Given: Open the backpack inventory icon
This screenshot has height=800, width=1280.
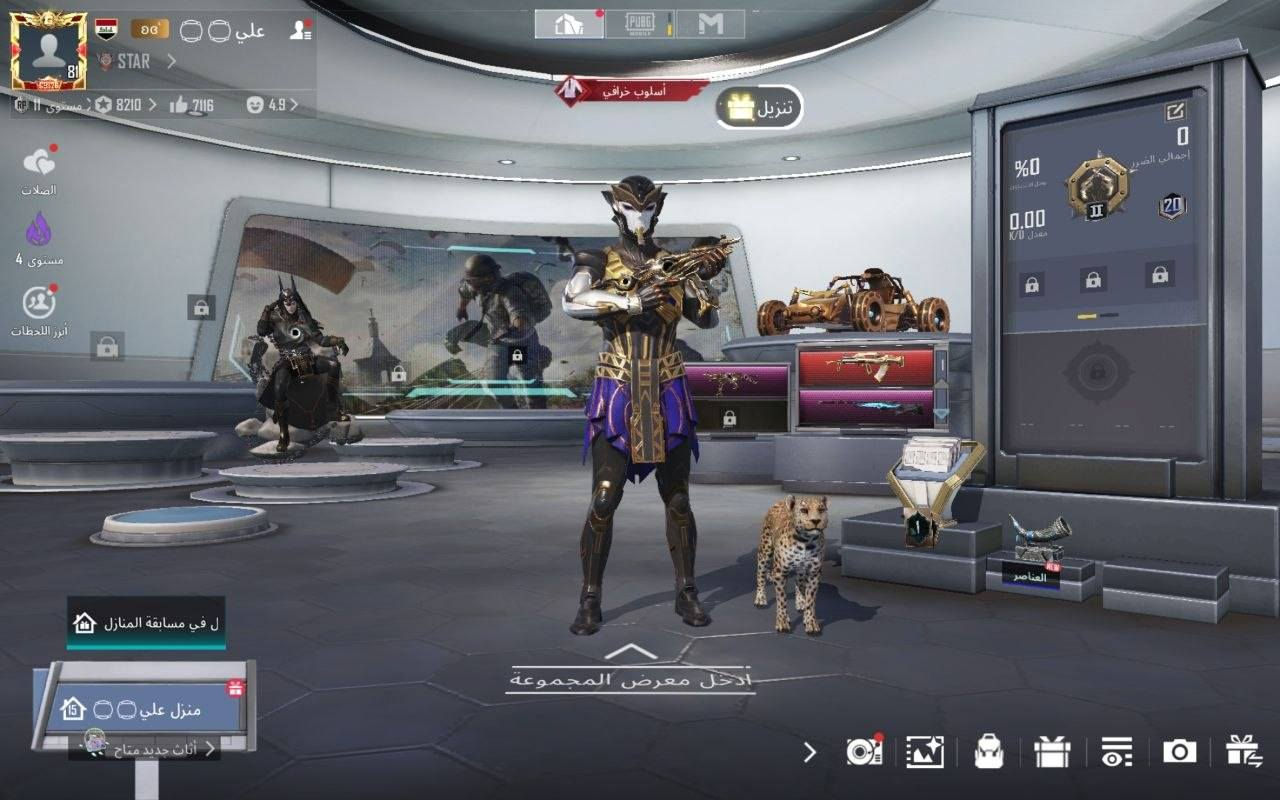Looking at the screenshot, I should click(989, 752).
